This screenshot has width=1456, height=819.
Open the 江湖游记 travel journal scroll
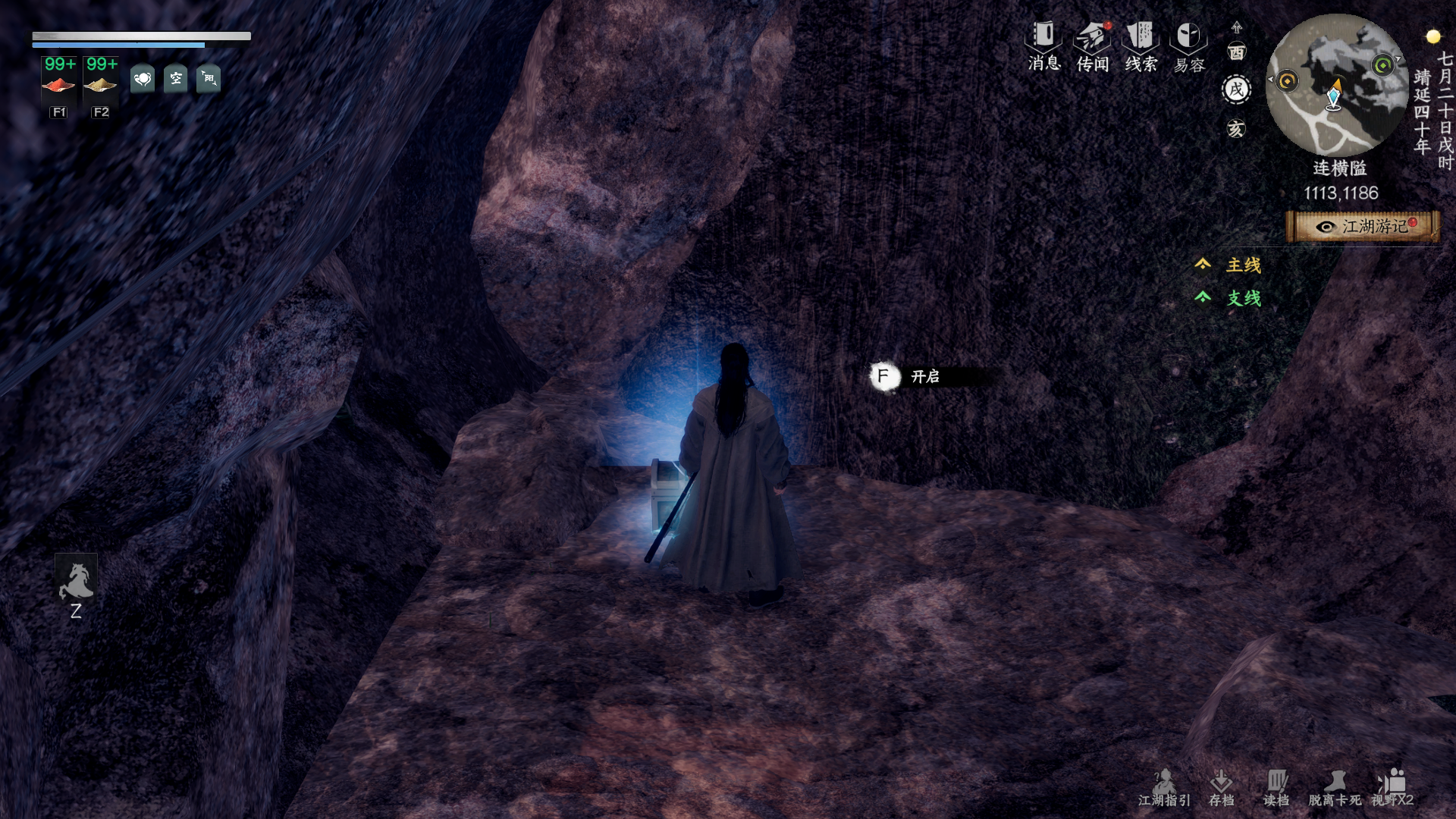[1363, 226]
